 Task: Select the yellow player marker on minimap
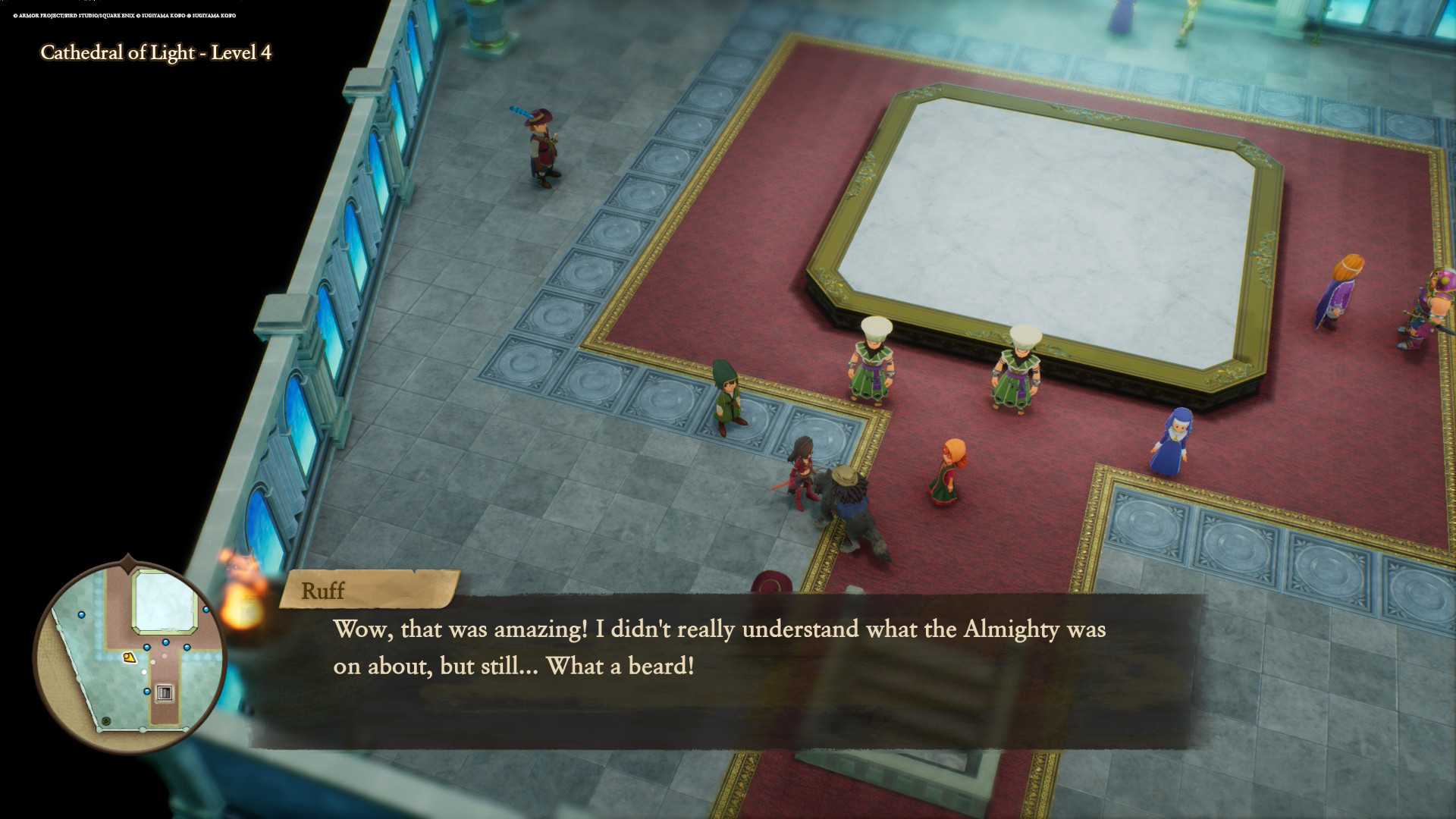click(130, 657)
